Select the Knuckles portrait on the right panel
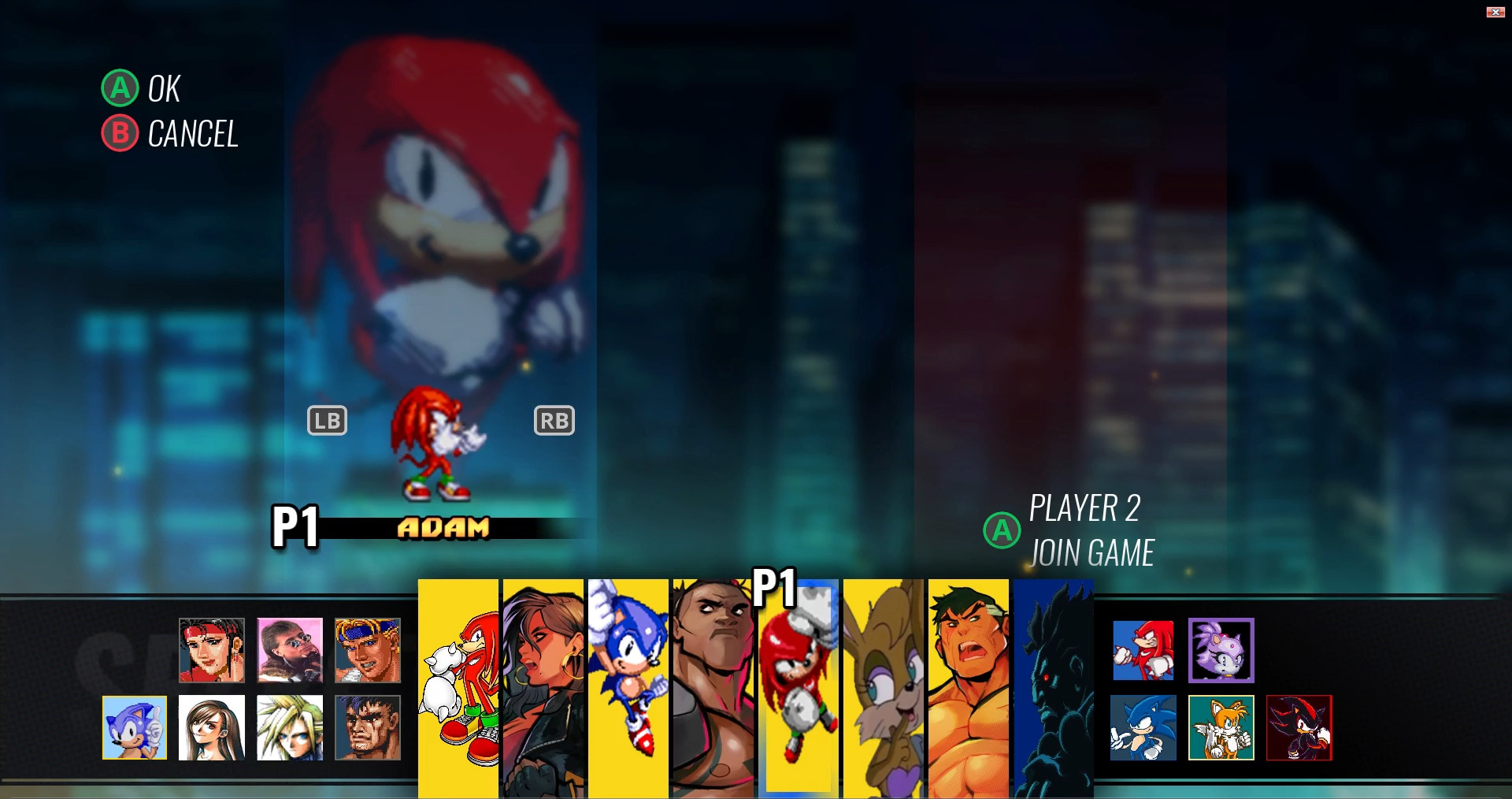The width and height of the screenshot is (1512, 799). coord(1143,651)
